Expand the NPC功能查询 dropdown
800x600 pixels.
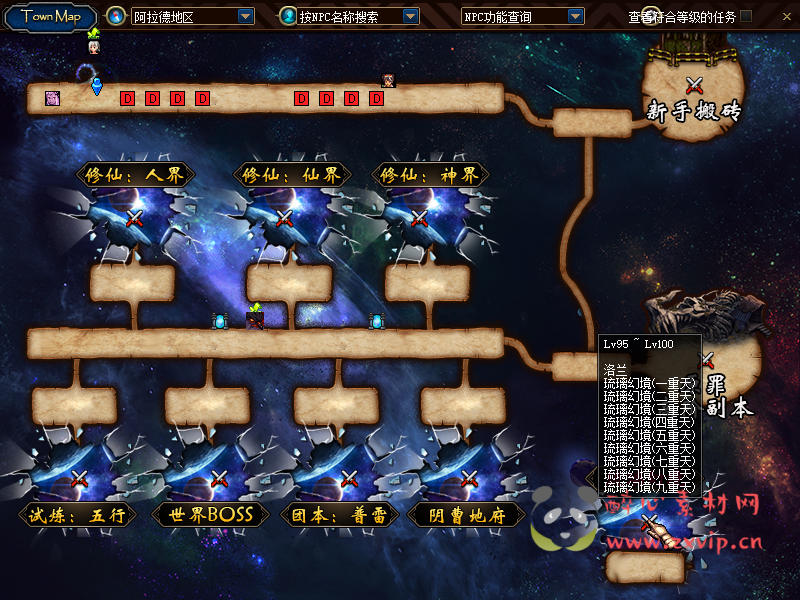[x=575, y=17]
